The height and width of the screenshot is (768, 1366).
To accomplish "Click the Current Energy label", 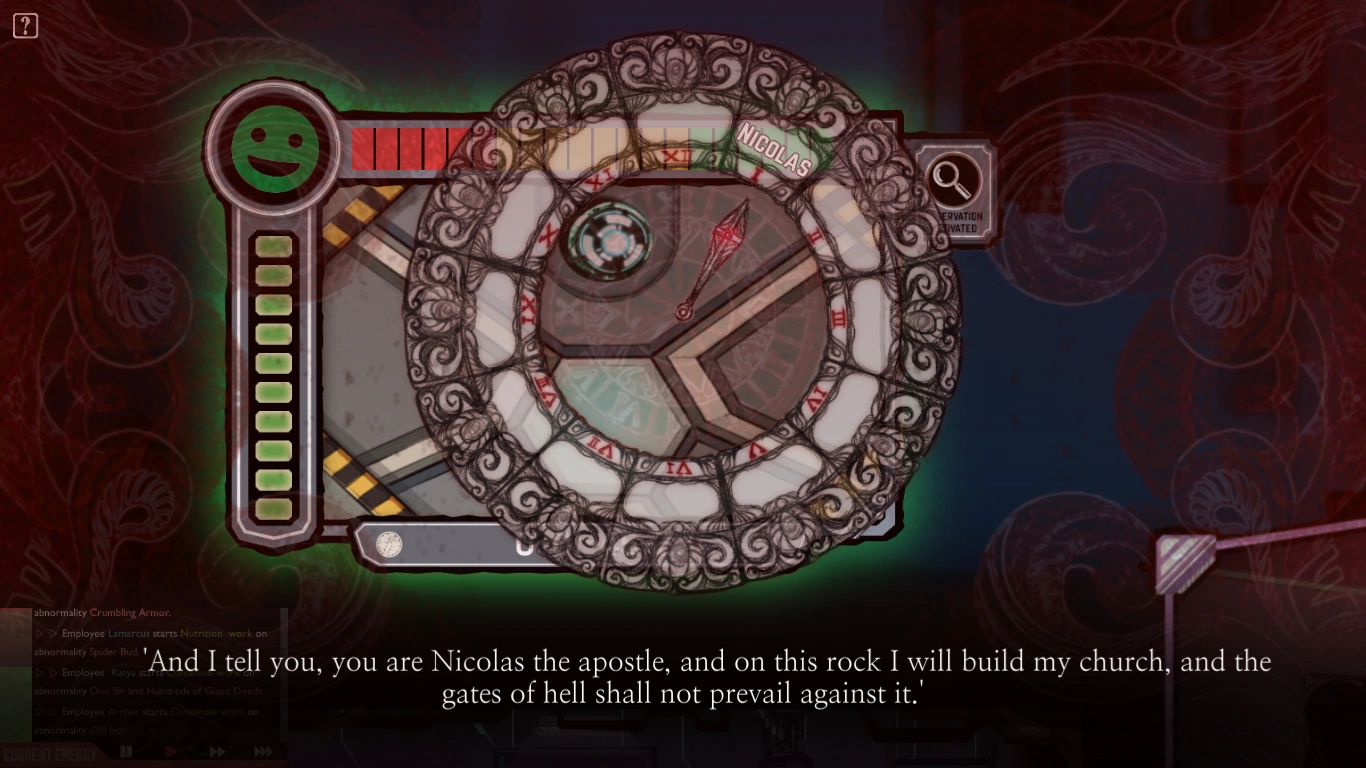I will [x=50, y=751].
